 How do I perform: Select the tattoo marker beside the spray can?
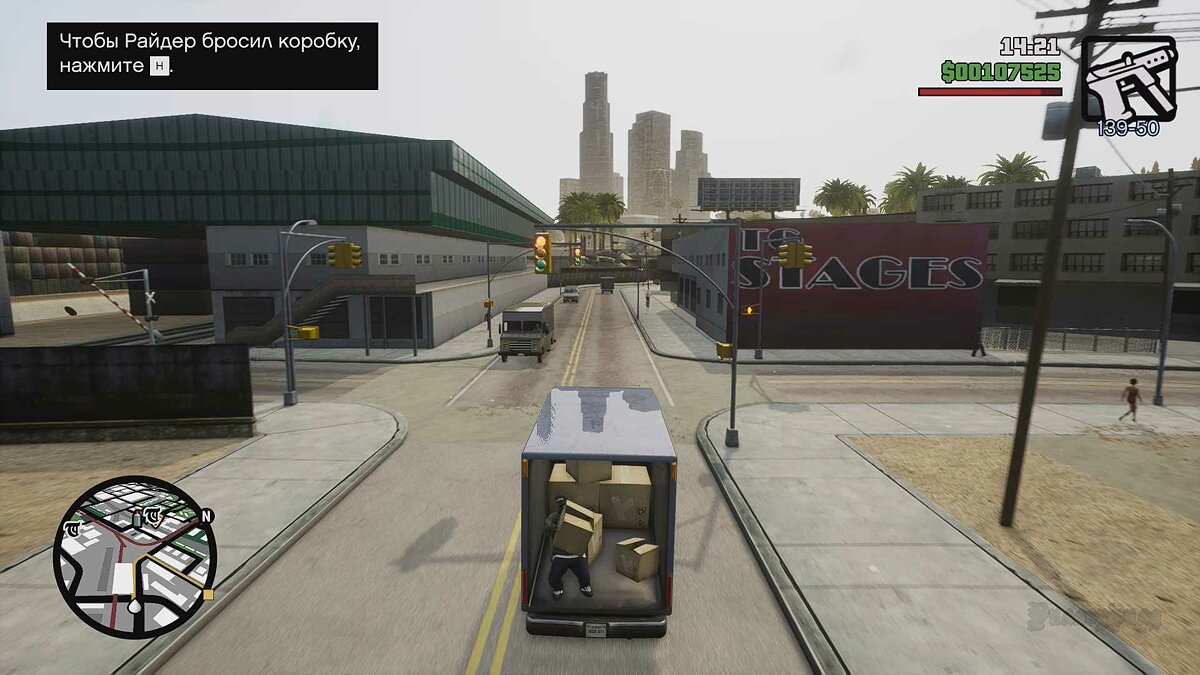click(x=153, y=516)
